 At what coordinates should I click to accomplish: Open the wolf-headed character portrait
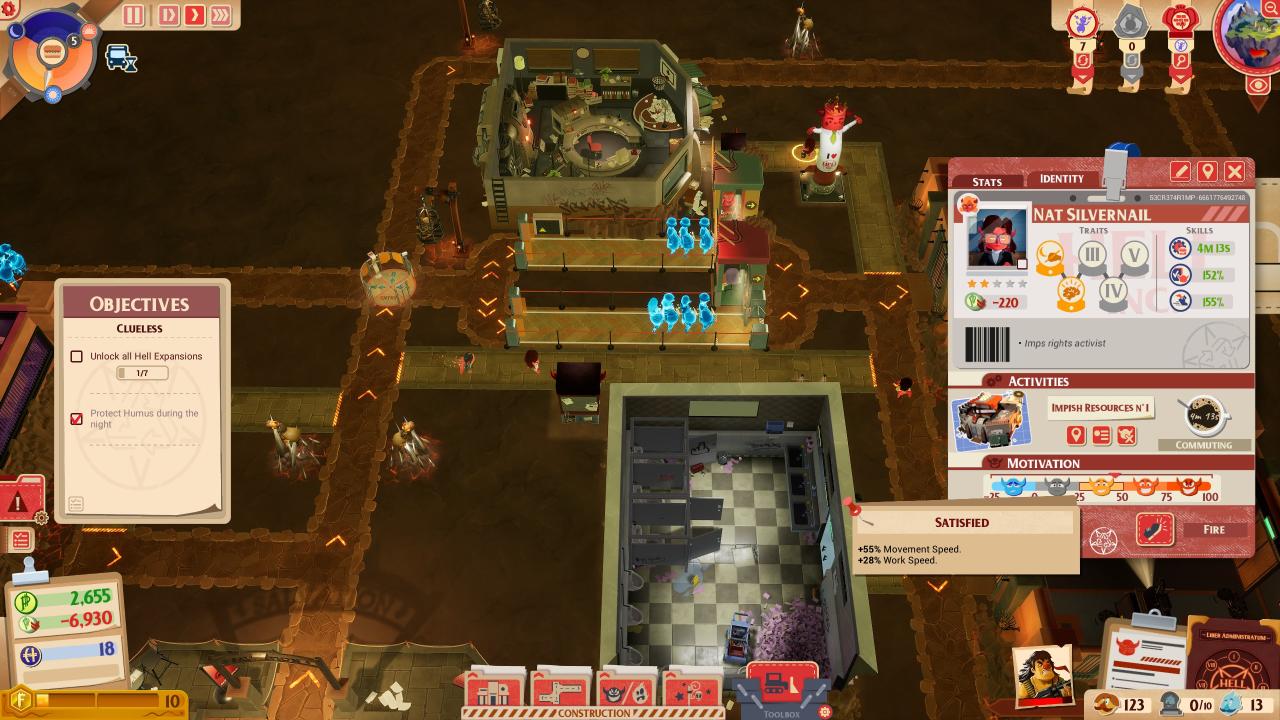click(1248, 38)
